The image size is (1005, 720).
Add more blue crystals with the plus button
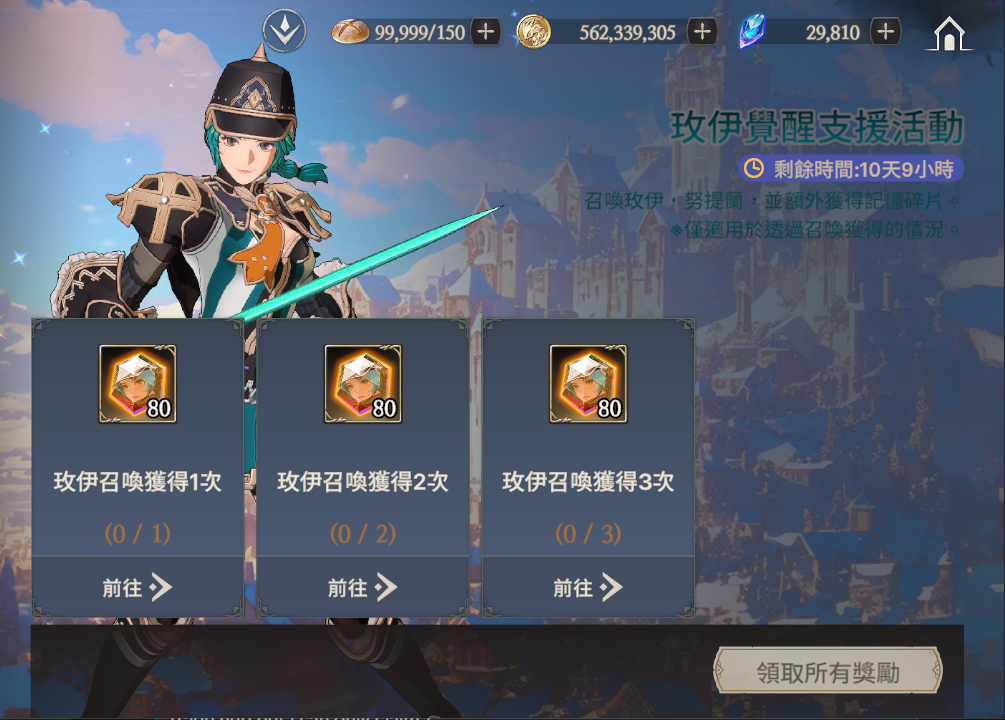[885, 32]
